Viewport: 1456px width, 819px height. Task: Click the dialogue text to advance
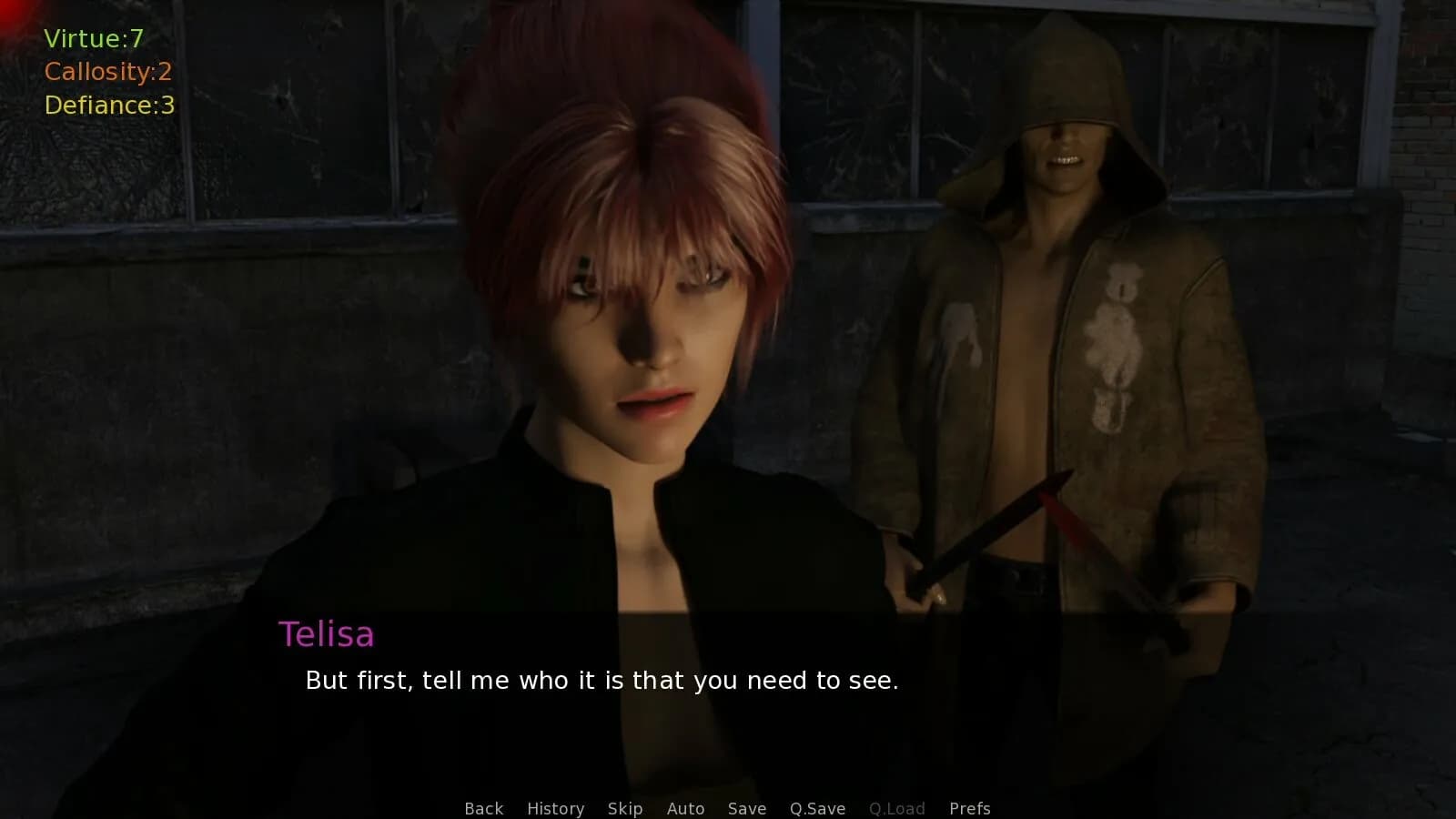pyautogui.click(x=601, y=680)
